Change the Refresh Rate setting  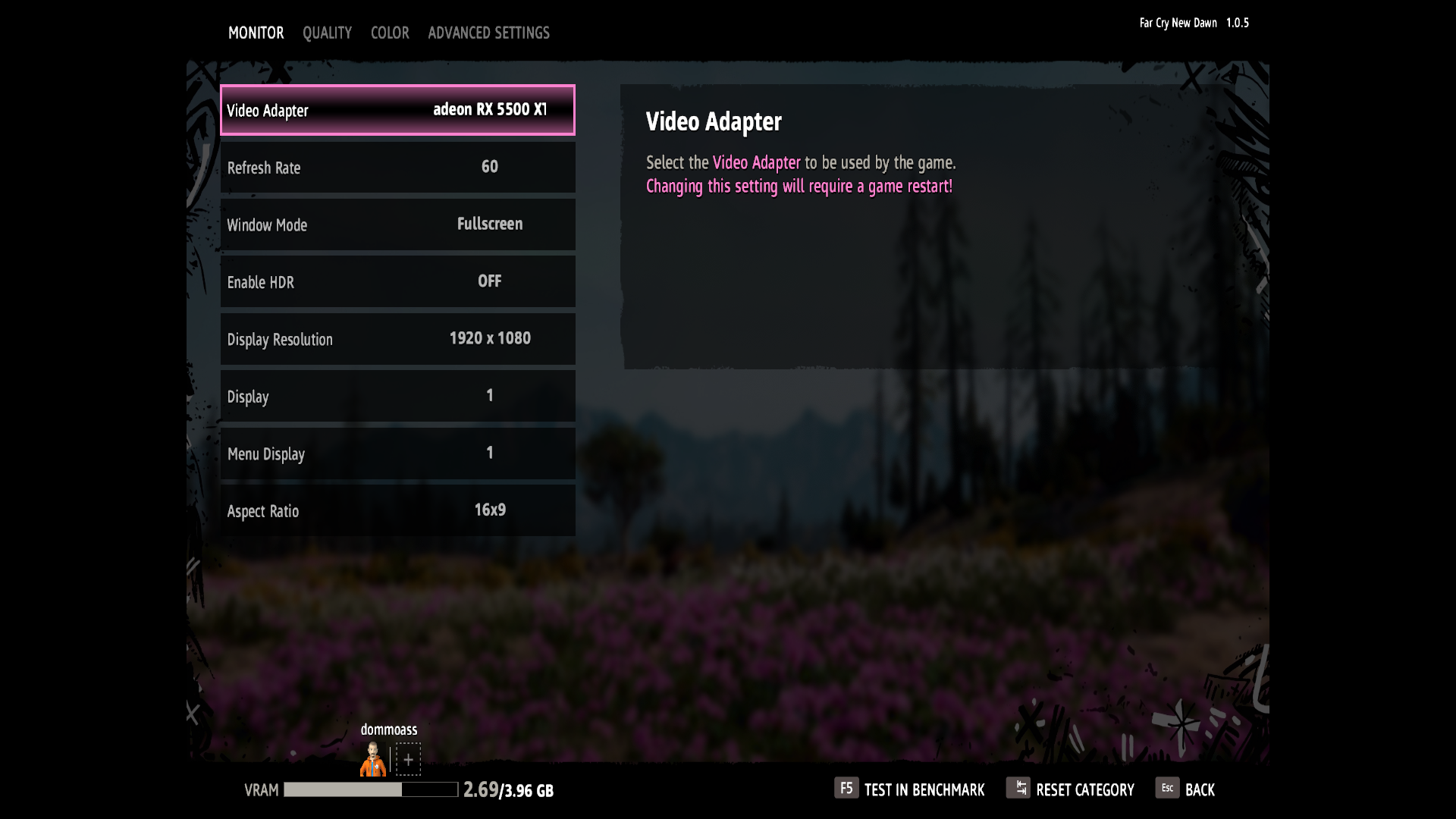click(x=397, y=168)
